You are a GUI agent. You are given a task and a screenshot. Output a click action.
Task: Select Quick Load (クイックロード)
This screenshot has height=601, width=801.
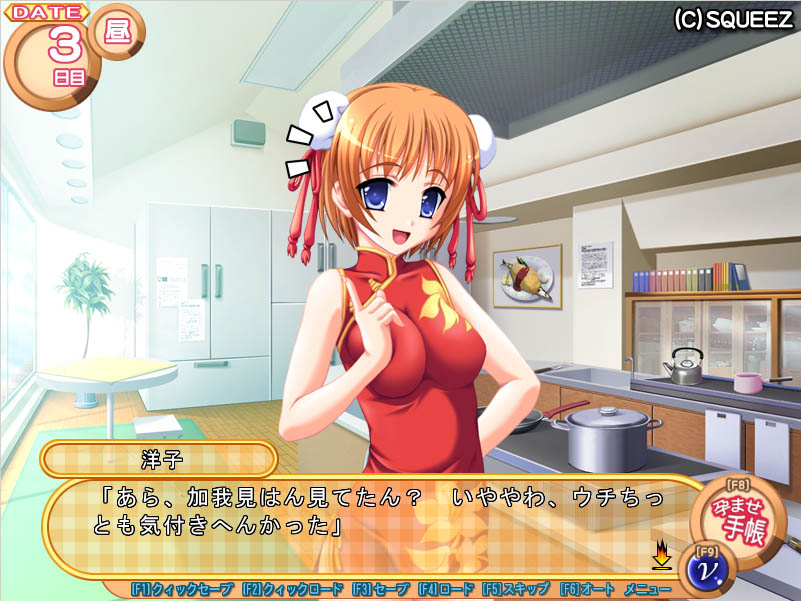(x=292, y=590)
